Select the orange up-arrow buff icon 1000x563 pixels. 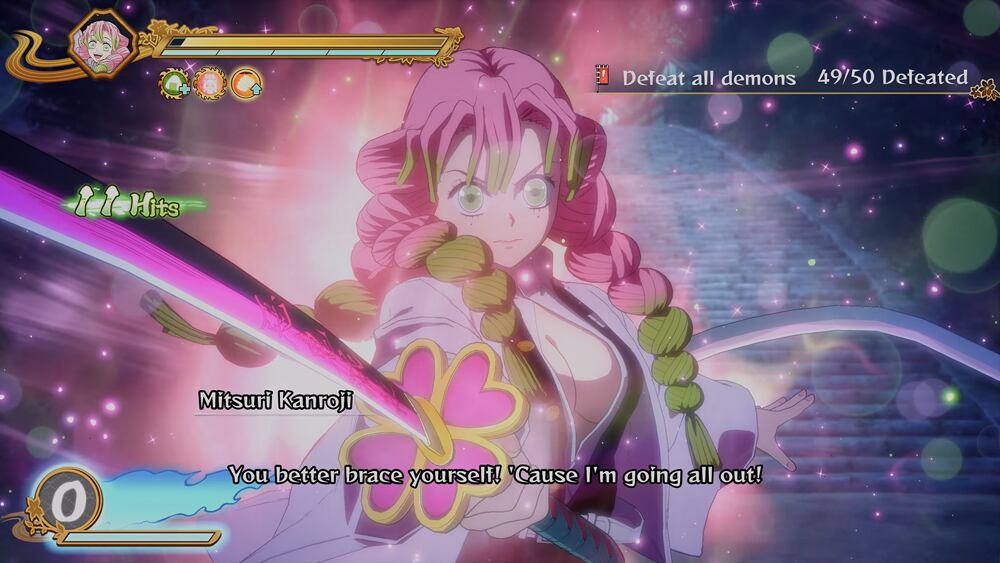coord(246,84)
